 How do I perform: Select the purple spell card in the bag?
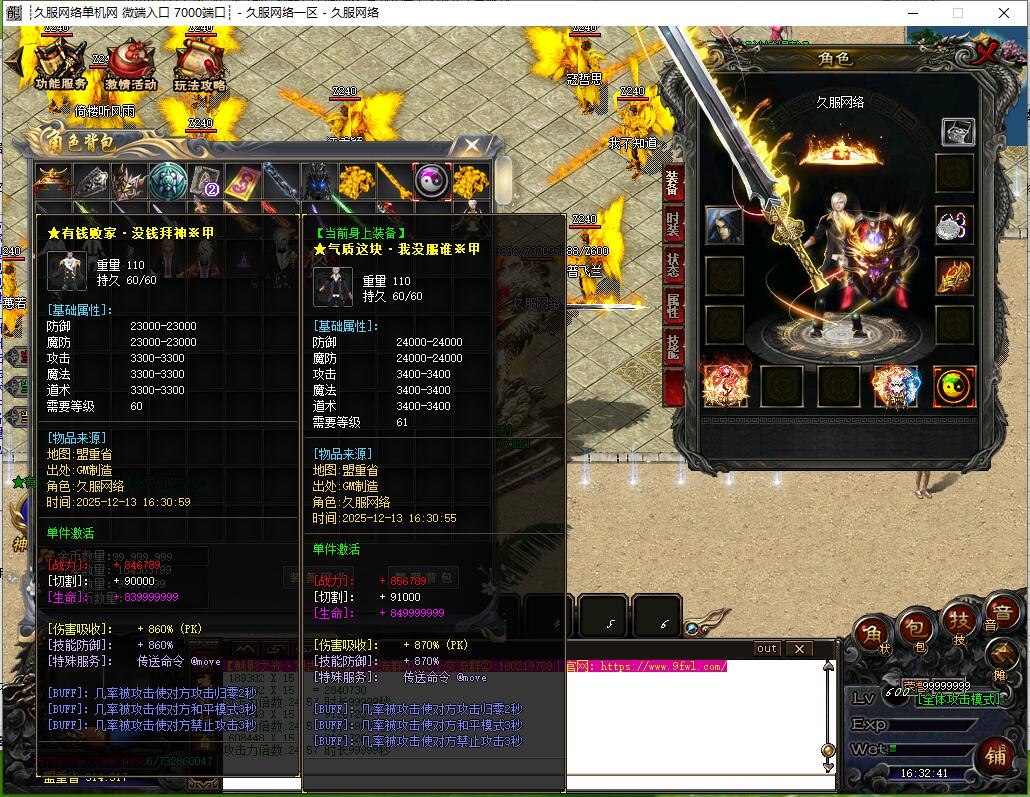coord(243,182)
